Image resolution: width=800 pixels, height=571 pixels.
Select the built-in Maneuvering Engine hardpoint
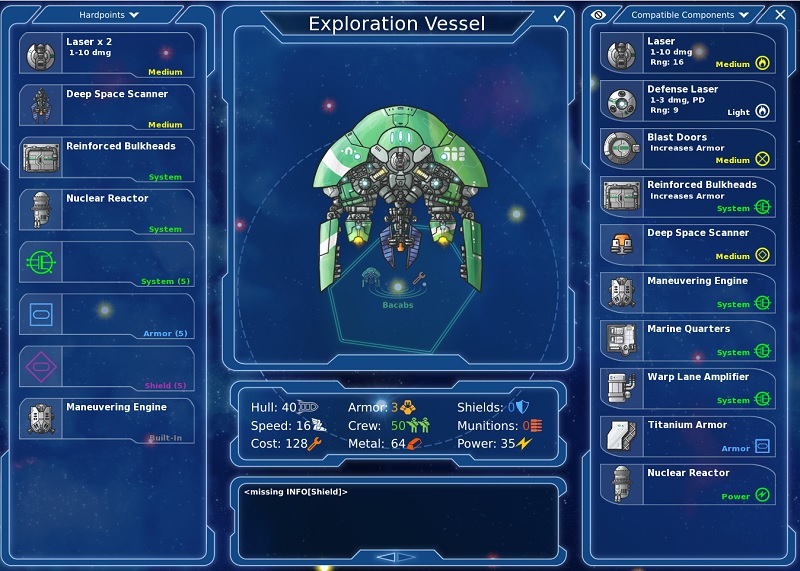pos(107,419)
